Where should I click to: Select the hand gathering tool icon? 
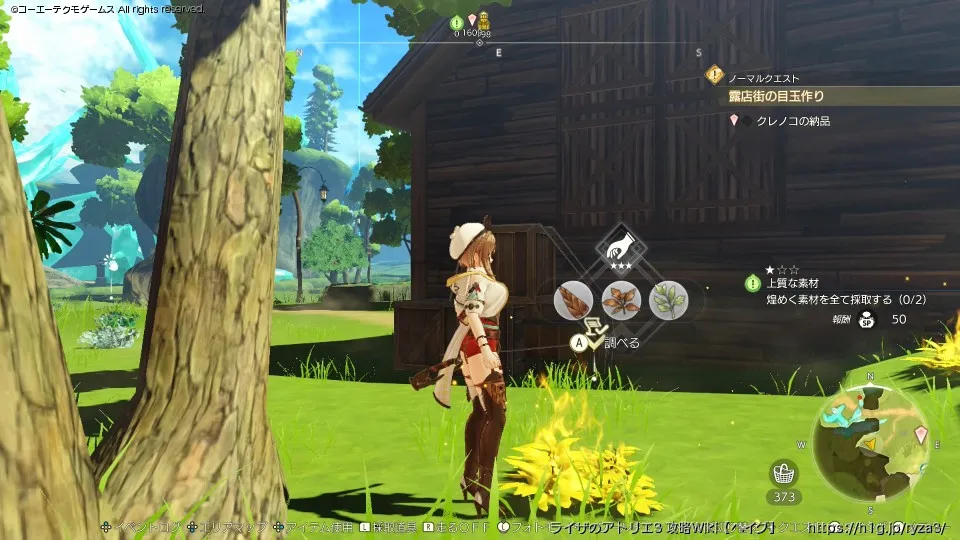pyautogui.click(x=621, y=248)
